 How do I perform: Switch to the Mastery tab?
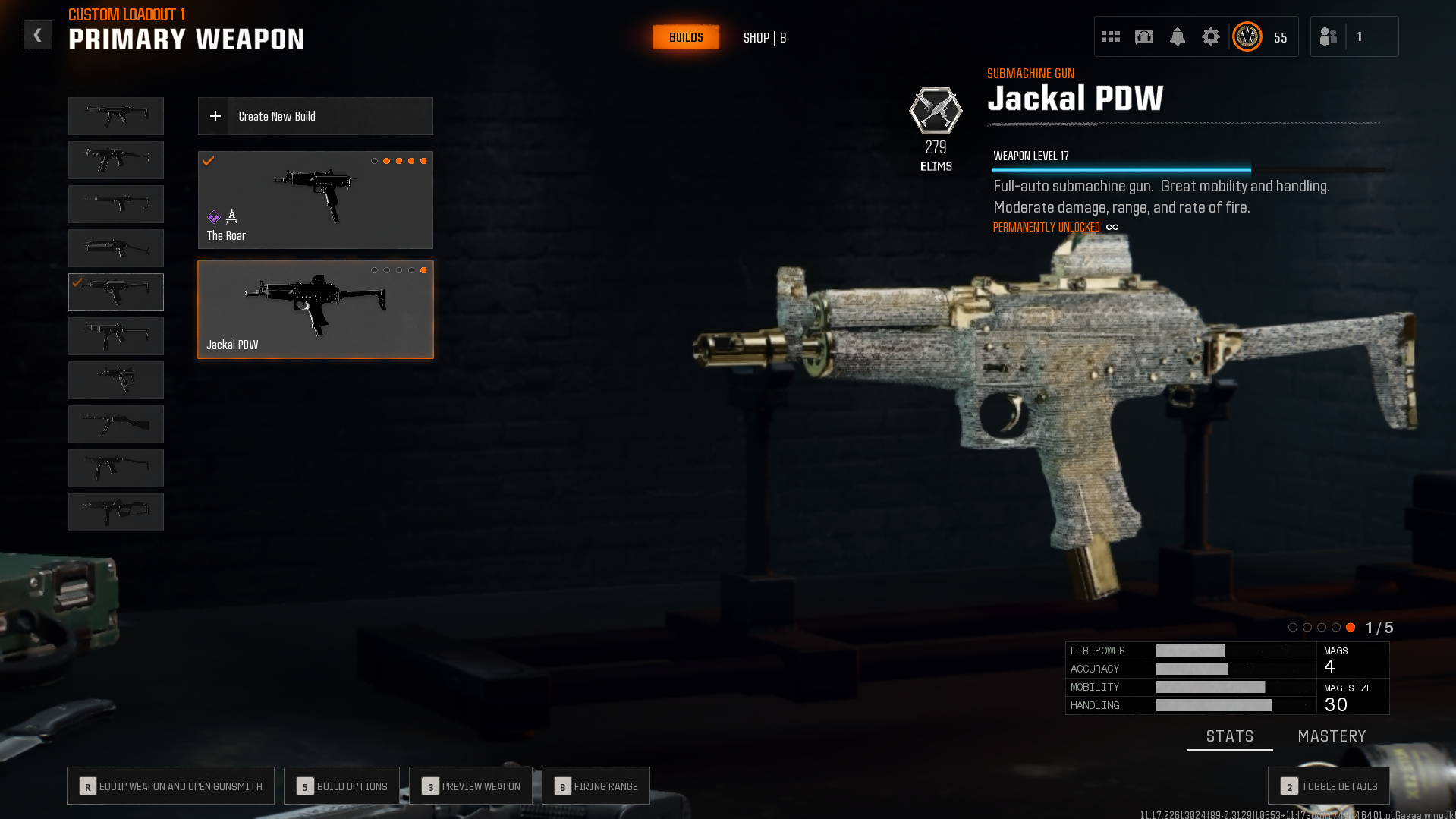coord(1332,736)
